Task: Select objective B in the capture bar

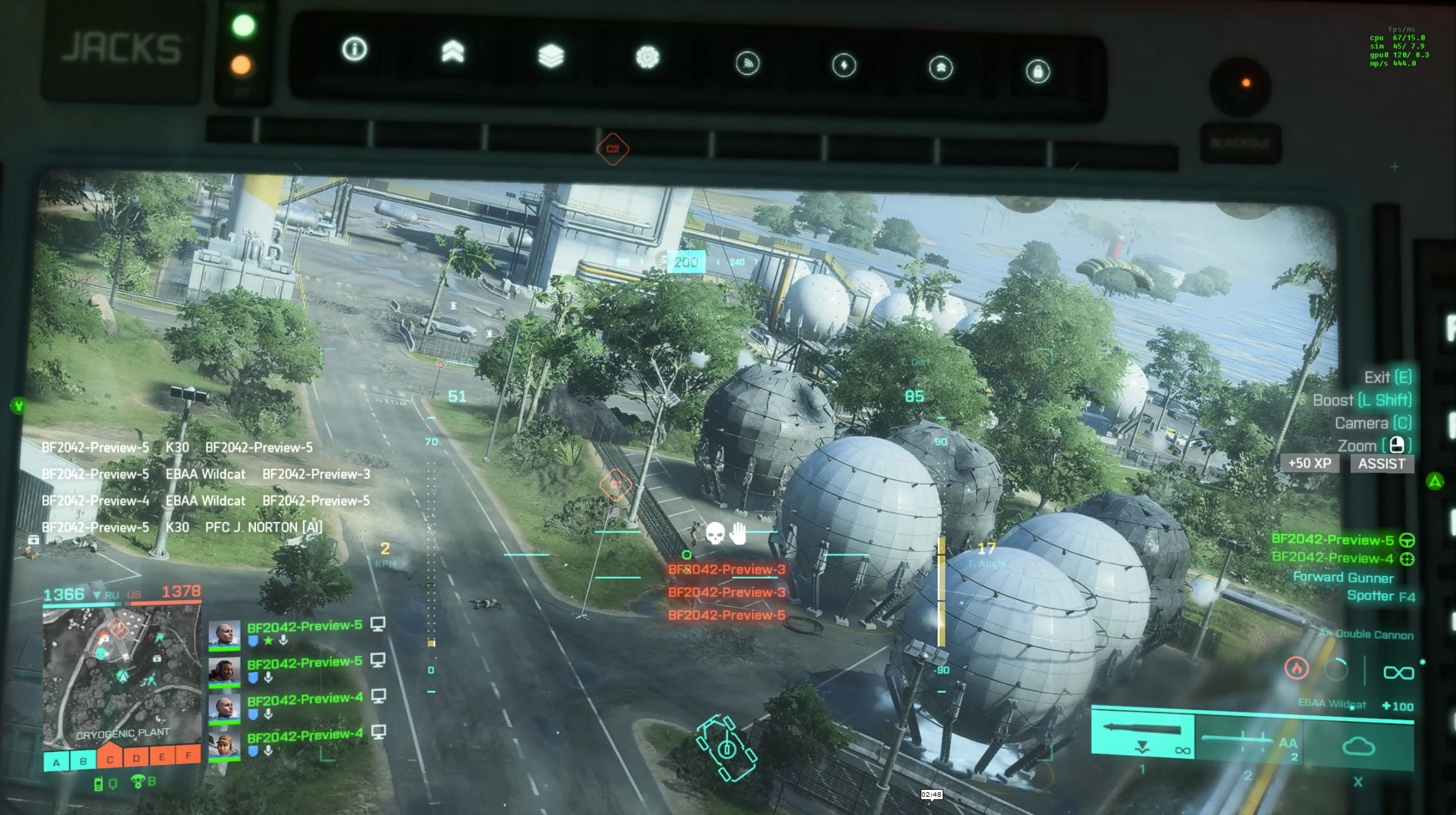Action: [x=83, y=761]
